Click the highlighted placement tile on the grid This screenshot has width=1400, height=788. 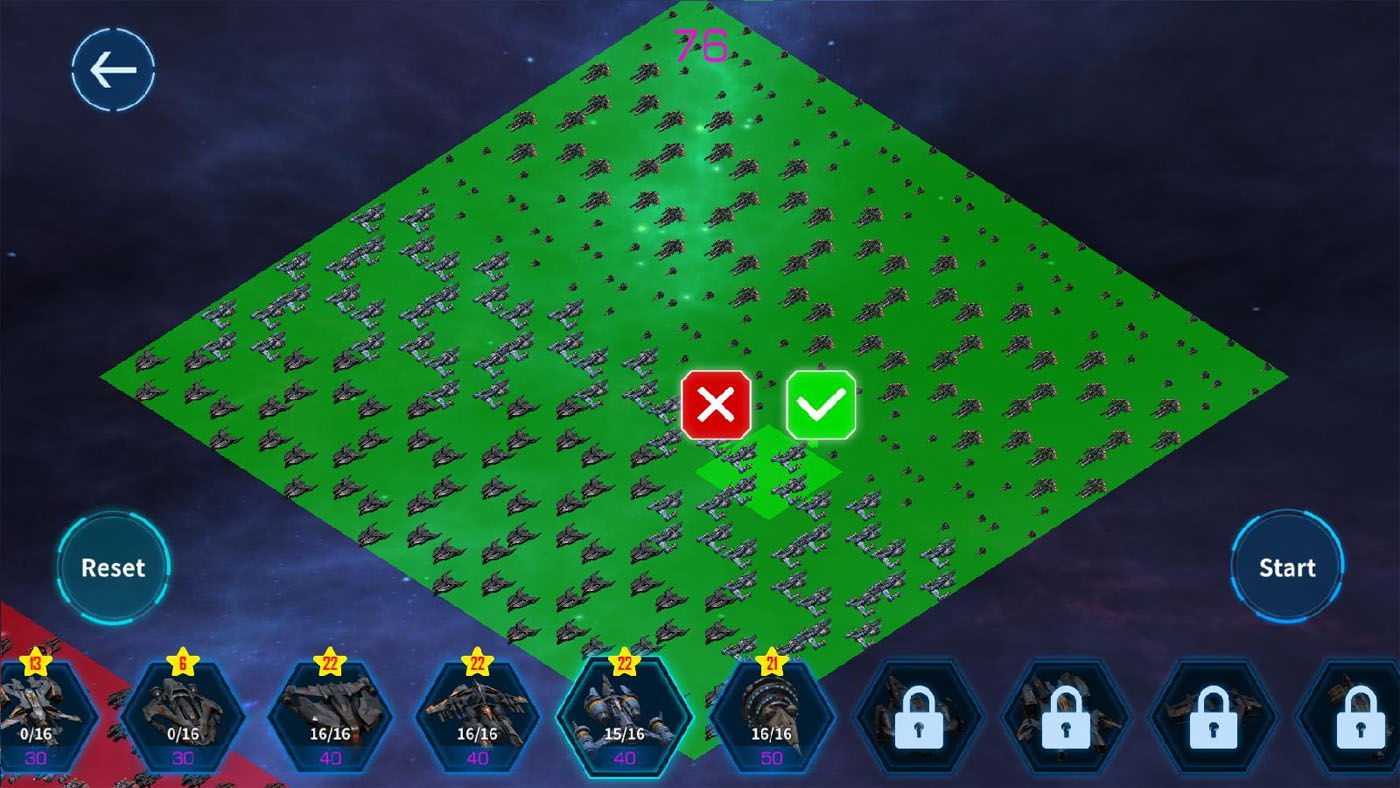(768, 477)
